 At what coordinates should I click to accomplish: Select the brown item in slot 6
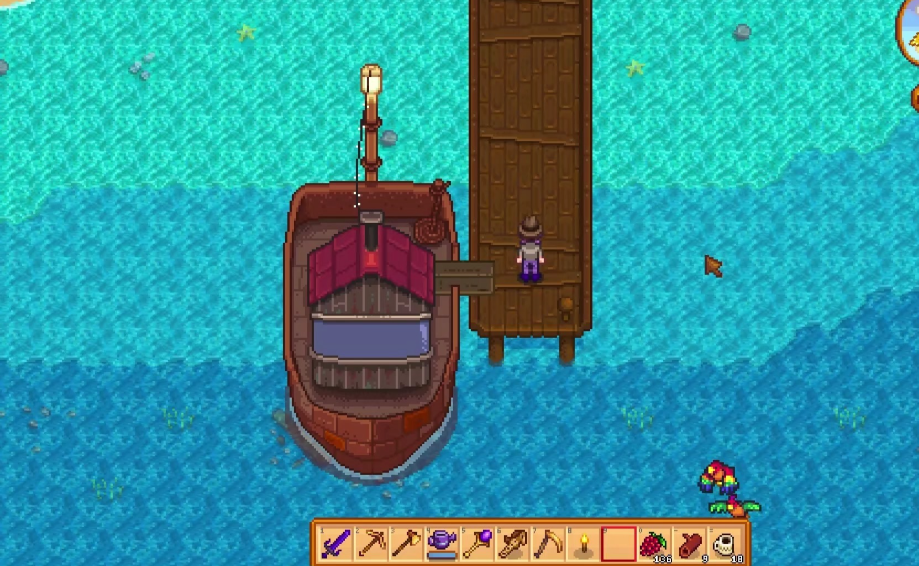(x=512, y=544)
